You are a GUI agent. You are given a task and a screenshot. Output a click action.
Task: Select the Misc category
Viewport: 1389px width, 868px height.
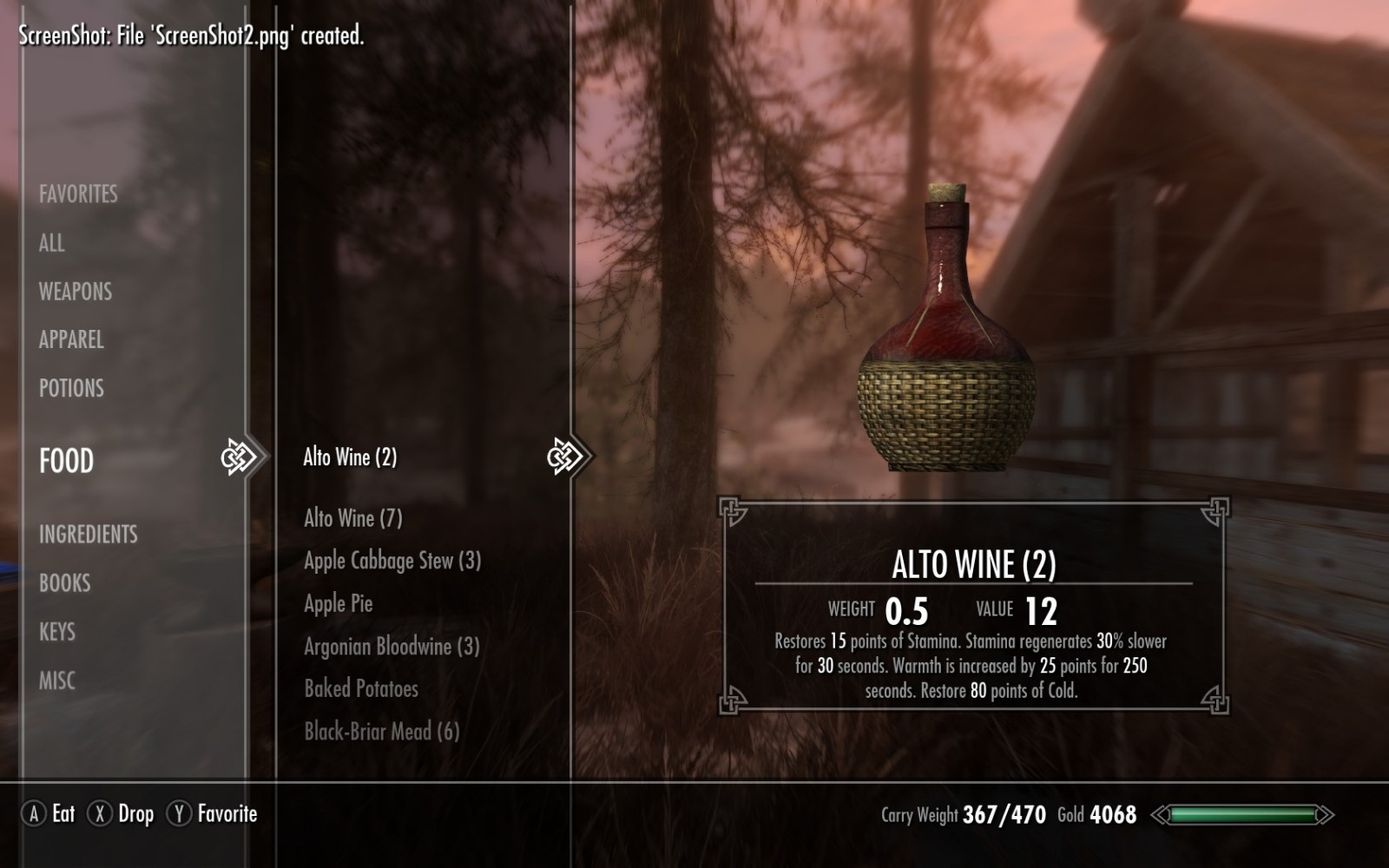57,681
